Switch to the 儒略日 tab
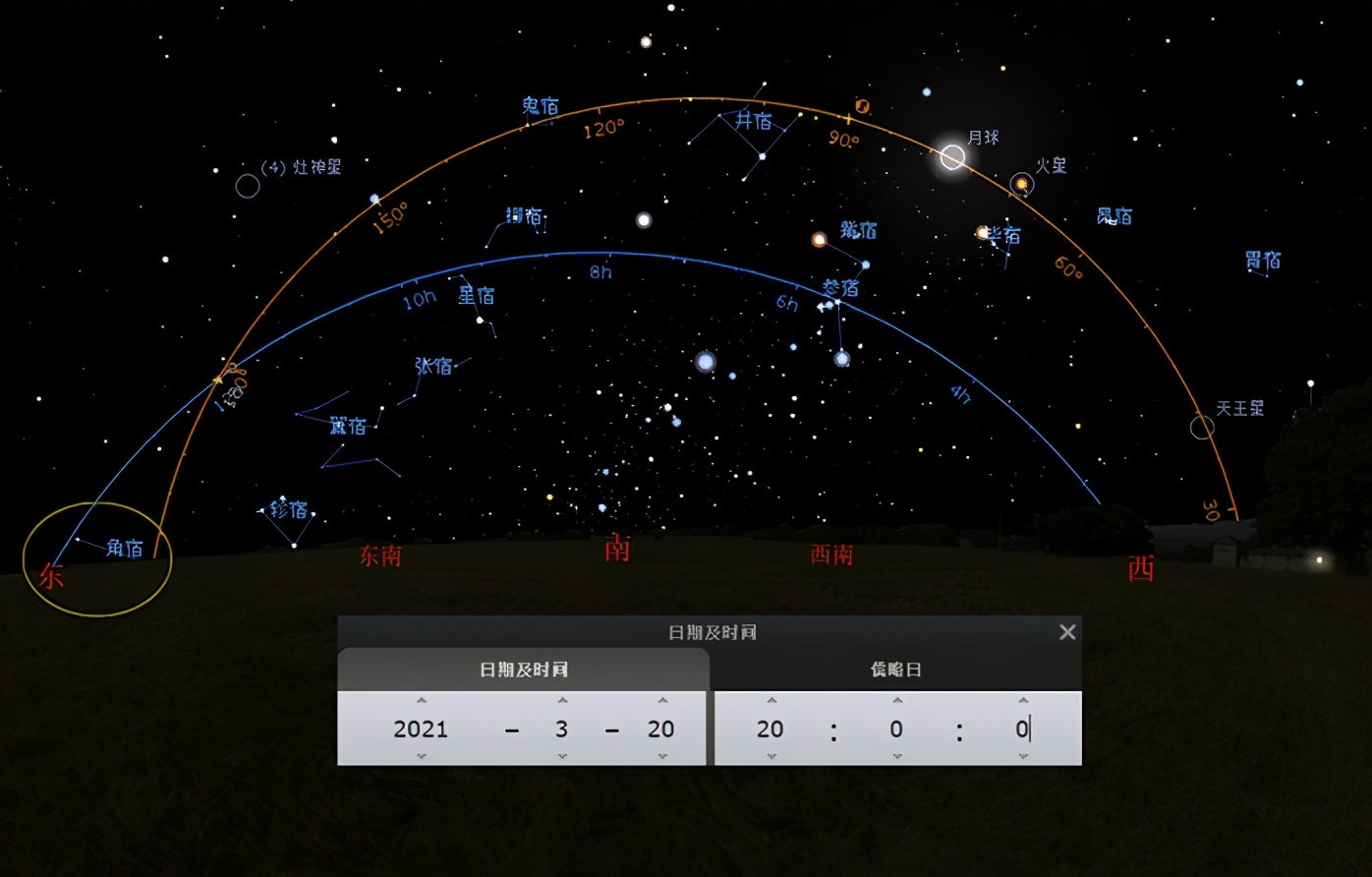 (895, 670)
